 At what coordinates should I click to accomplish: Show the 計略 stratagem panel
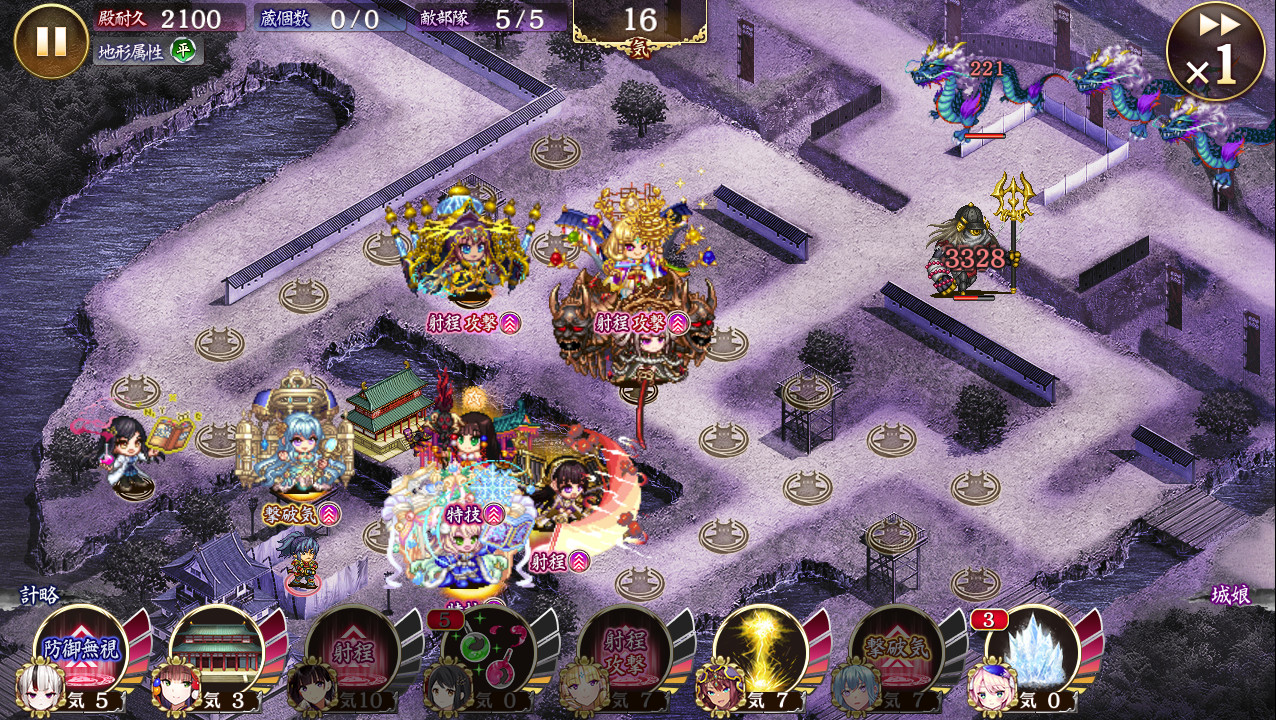pyautogui.click(x=42, y=595)
